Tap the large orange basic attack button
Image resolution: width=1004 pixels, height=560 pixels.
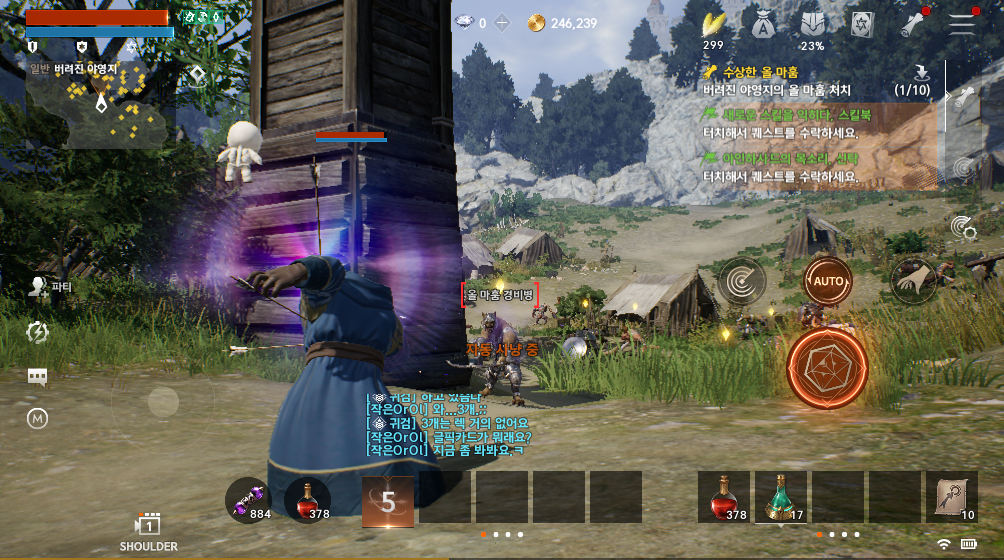(826, 369)
